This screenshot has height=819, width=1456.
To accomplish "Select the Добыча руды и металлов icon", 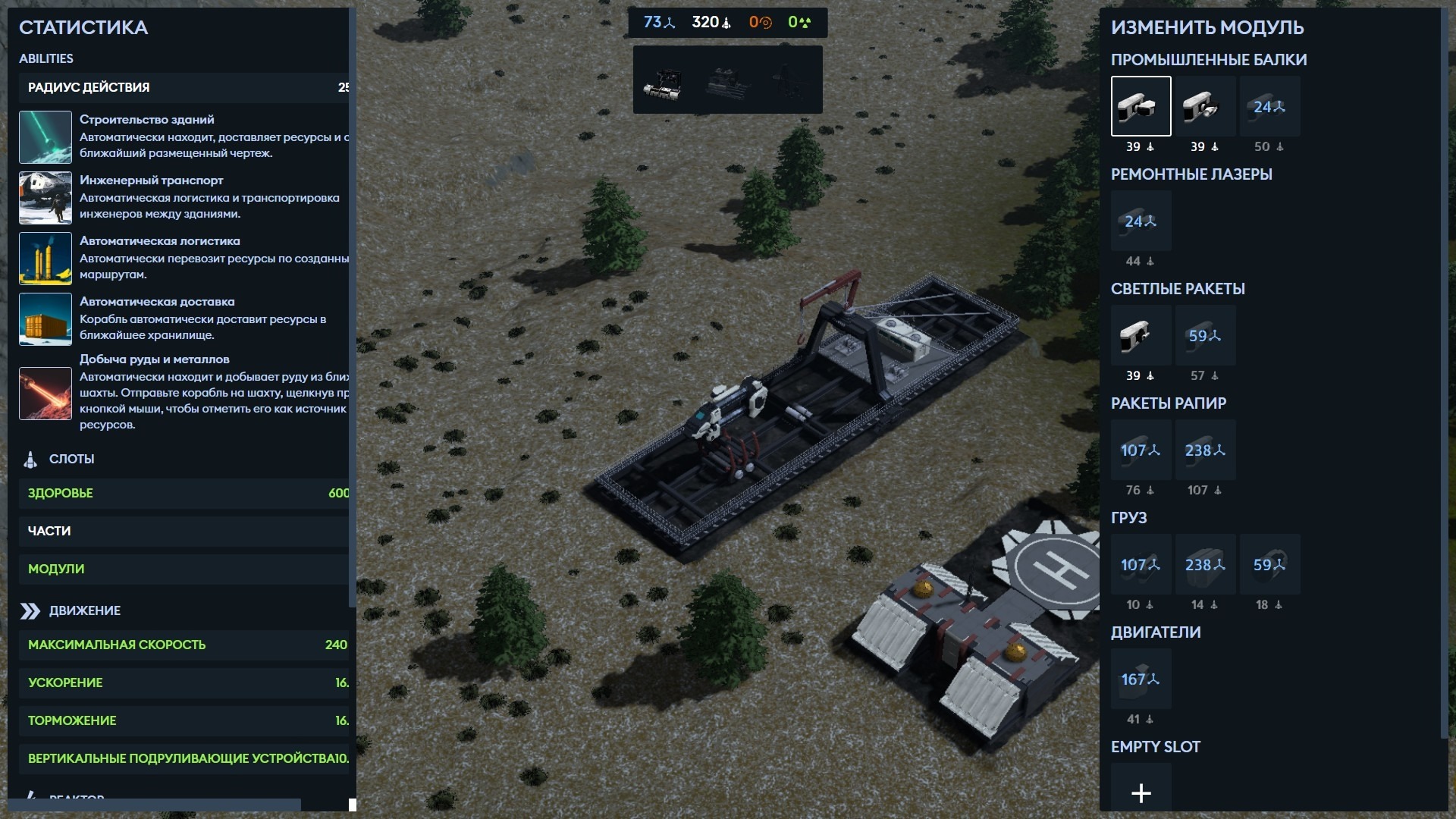I will click(45, 394).
